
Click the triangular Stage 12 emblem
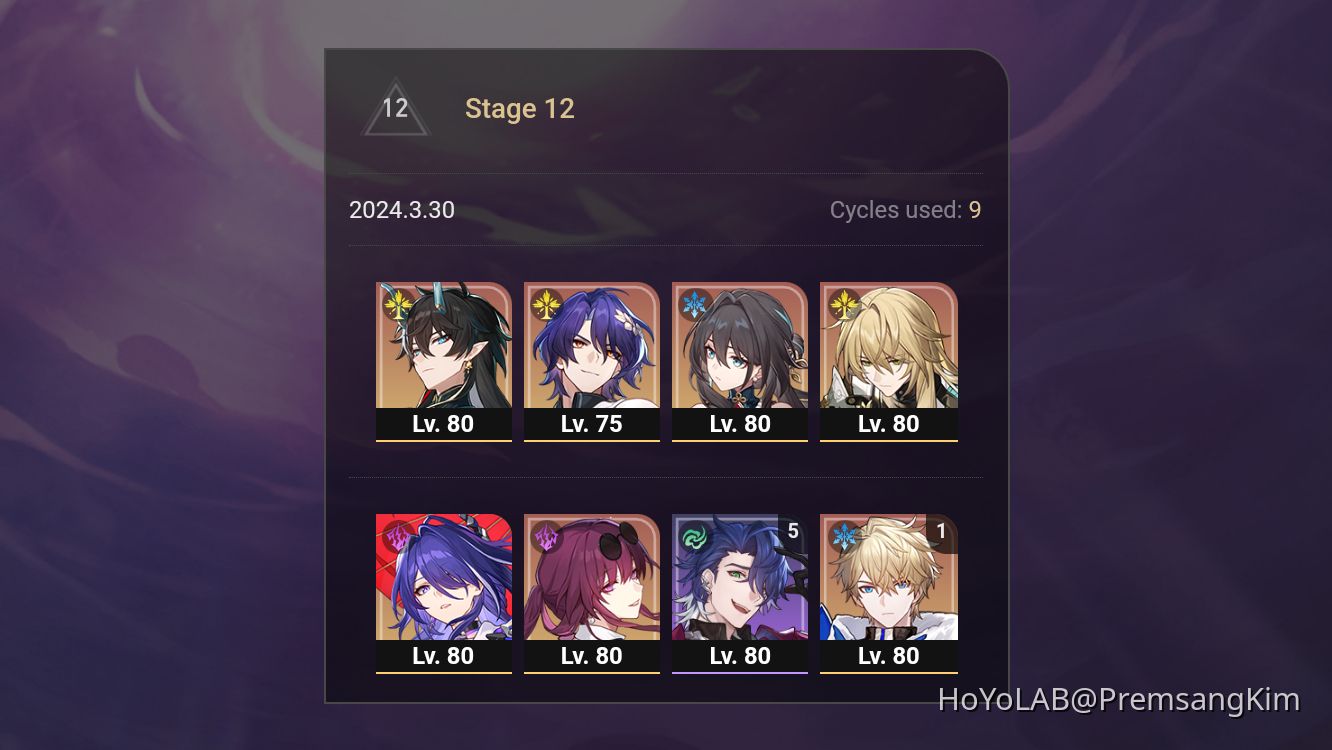pos(397,109)
